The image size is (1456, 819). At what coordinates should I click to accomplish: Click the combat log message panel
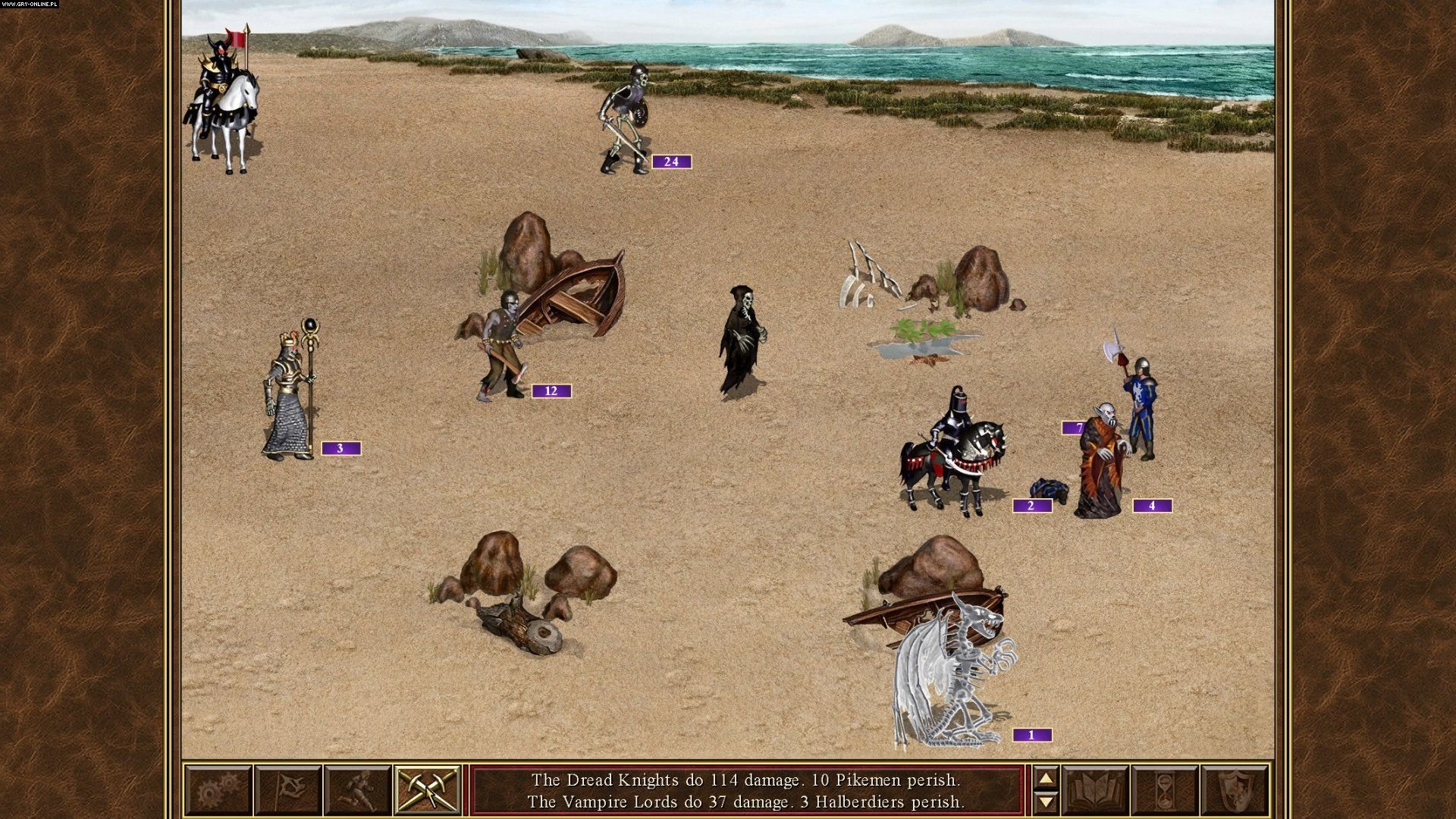(746, 790)
